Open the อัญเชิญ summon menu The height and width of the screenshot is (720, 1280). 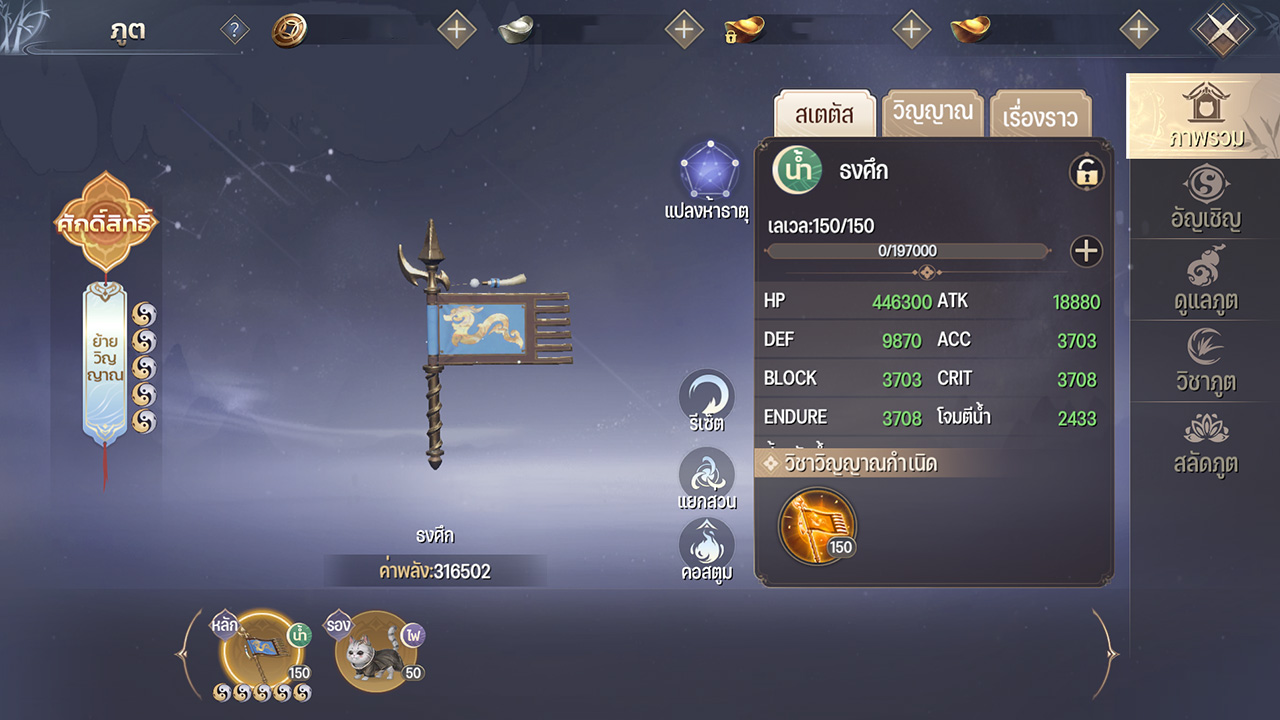[1206, 200]
